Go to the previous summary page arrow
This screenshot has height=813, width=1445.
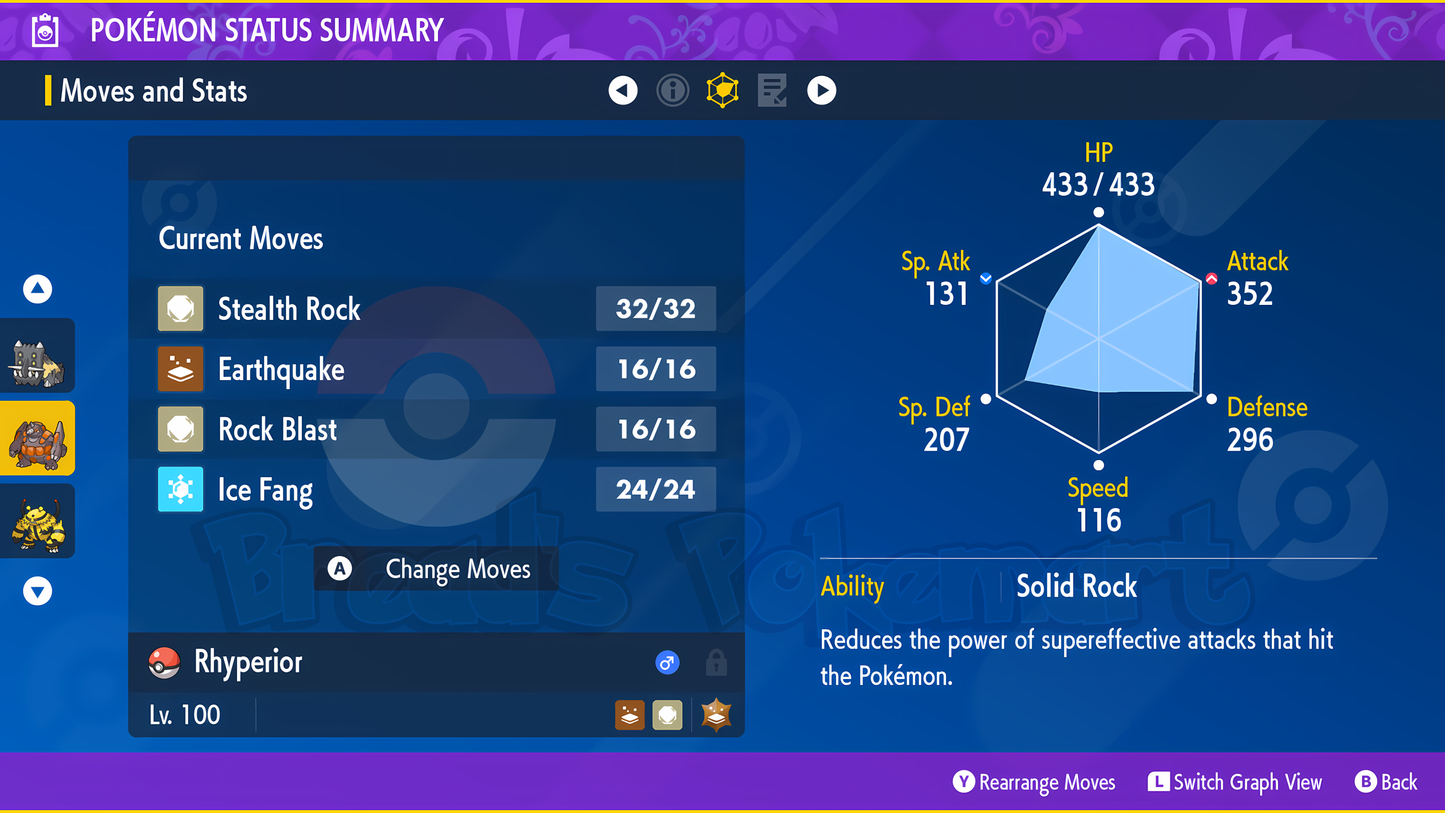(x=623, y=91)
